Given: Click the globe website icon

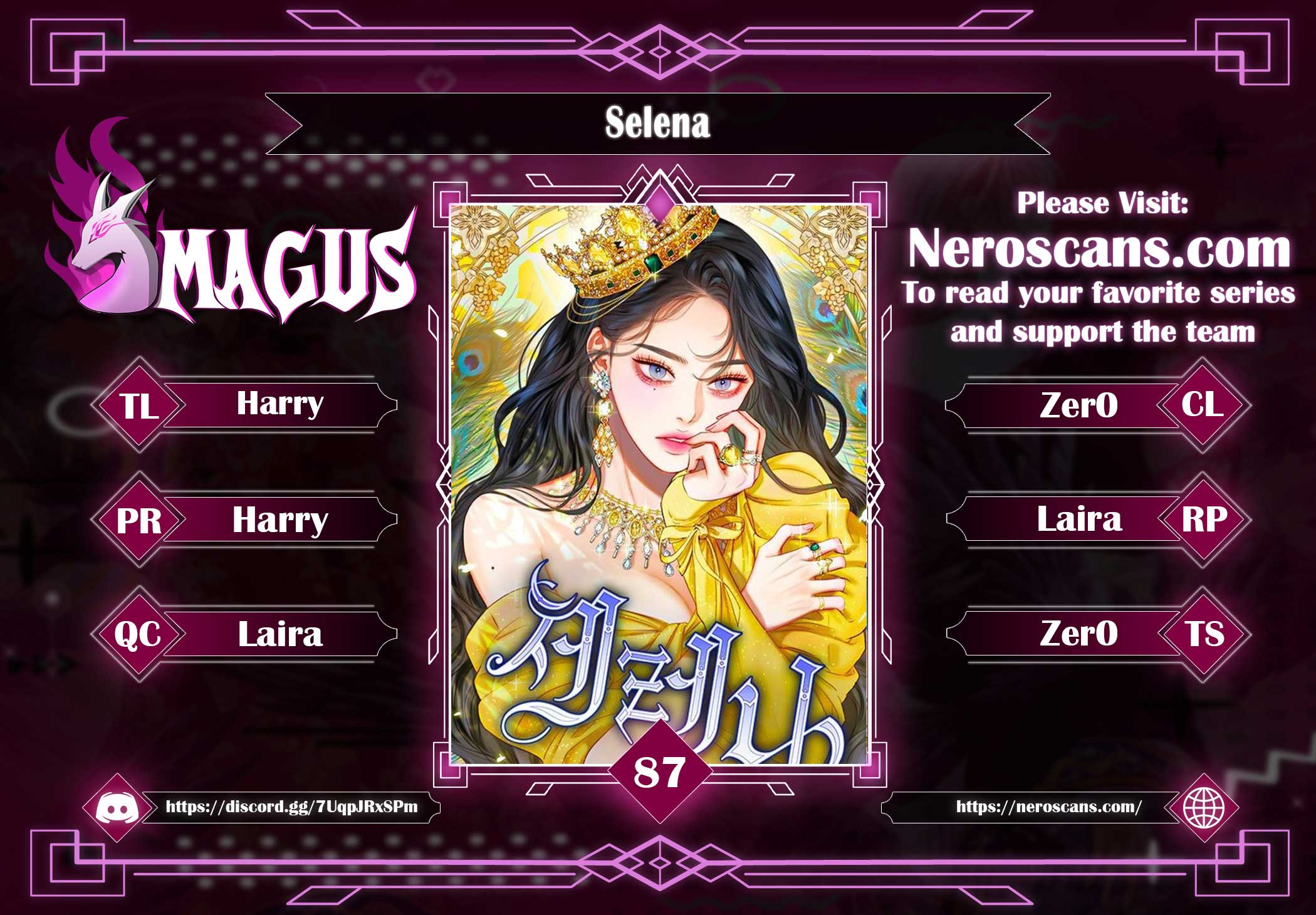Looking at the screenshot, I should (x=1203, y=807).
